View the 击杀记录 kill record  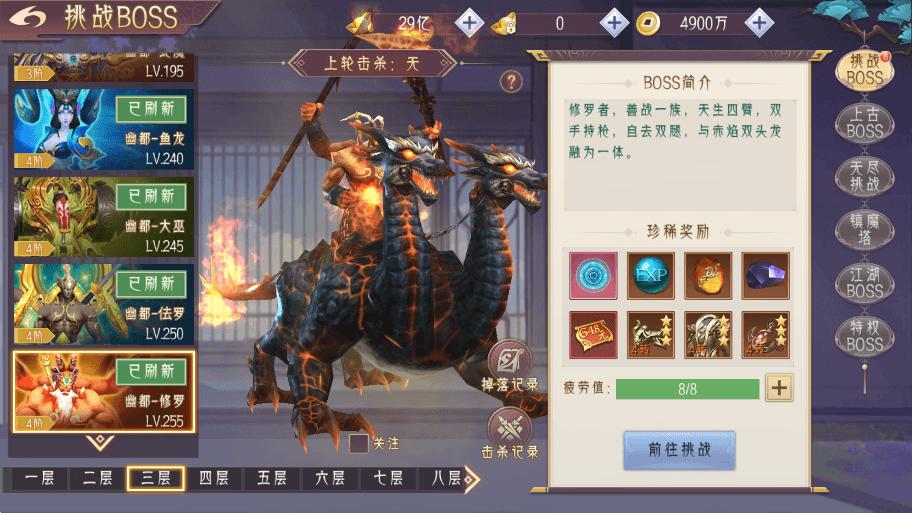pos(510,432)
